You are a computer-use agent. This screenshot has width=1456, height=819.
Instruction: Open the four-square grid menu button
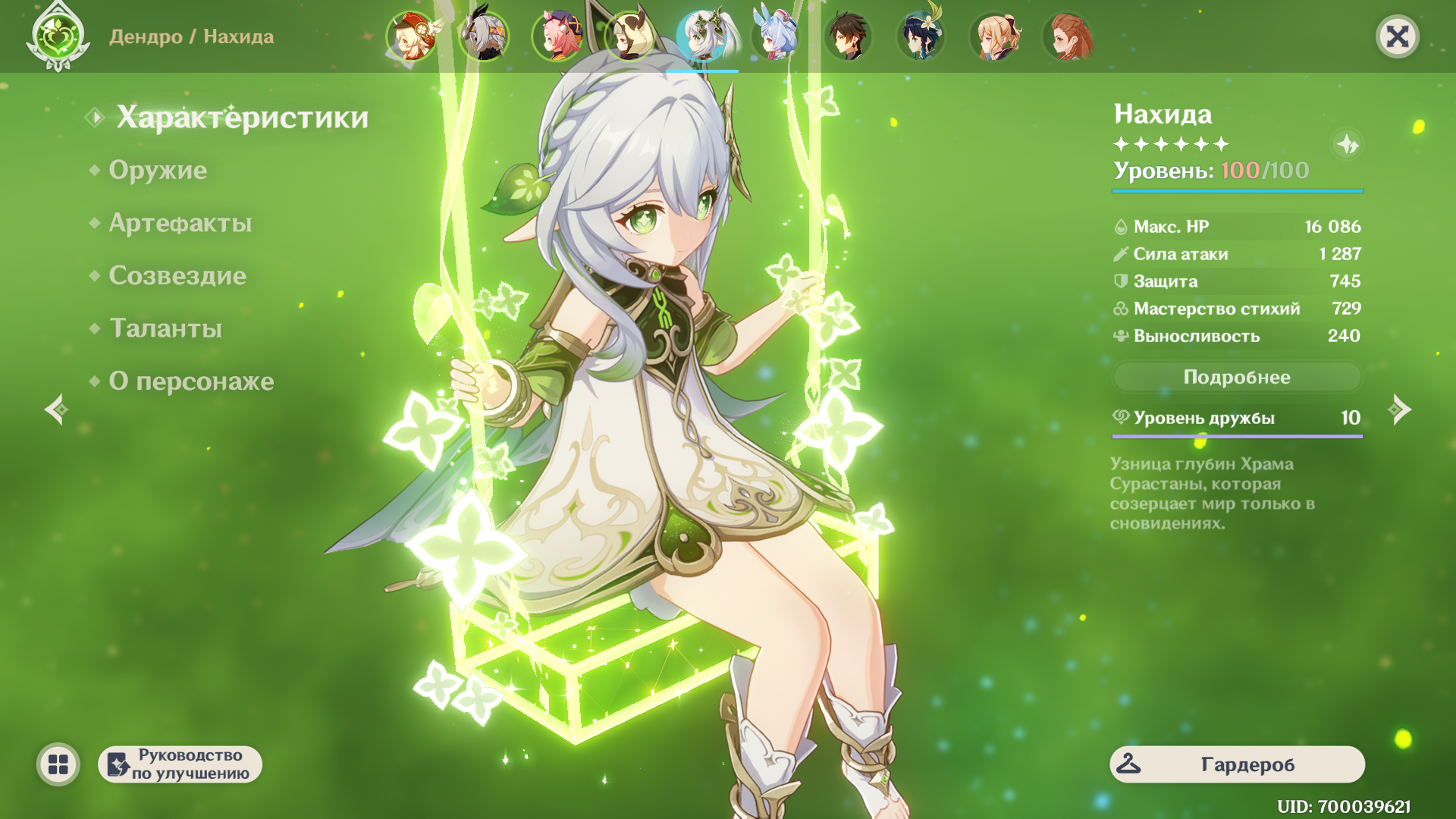point(58,764)
